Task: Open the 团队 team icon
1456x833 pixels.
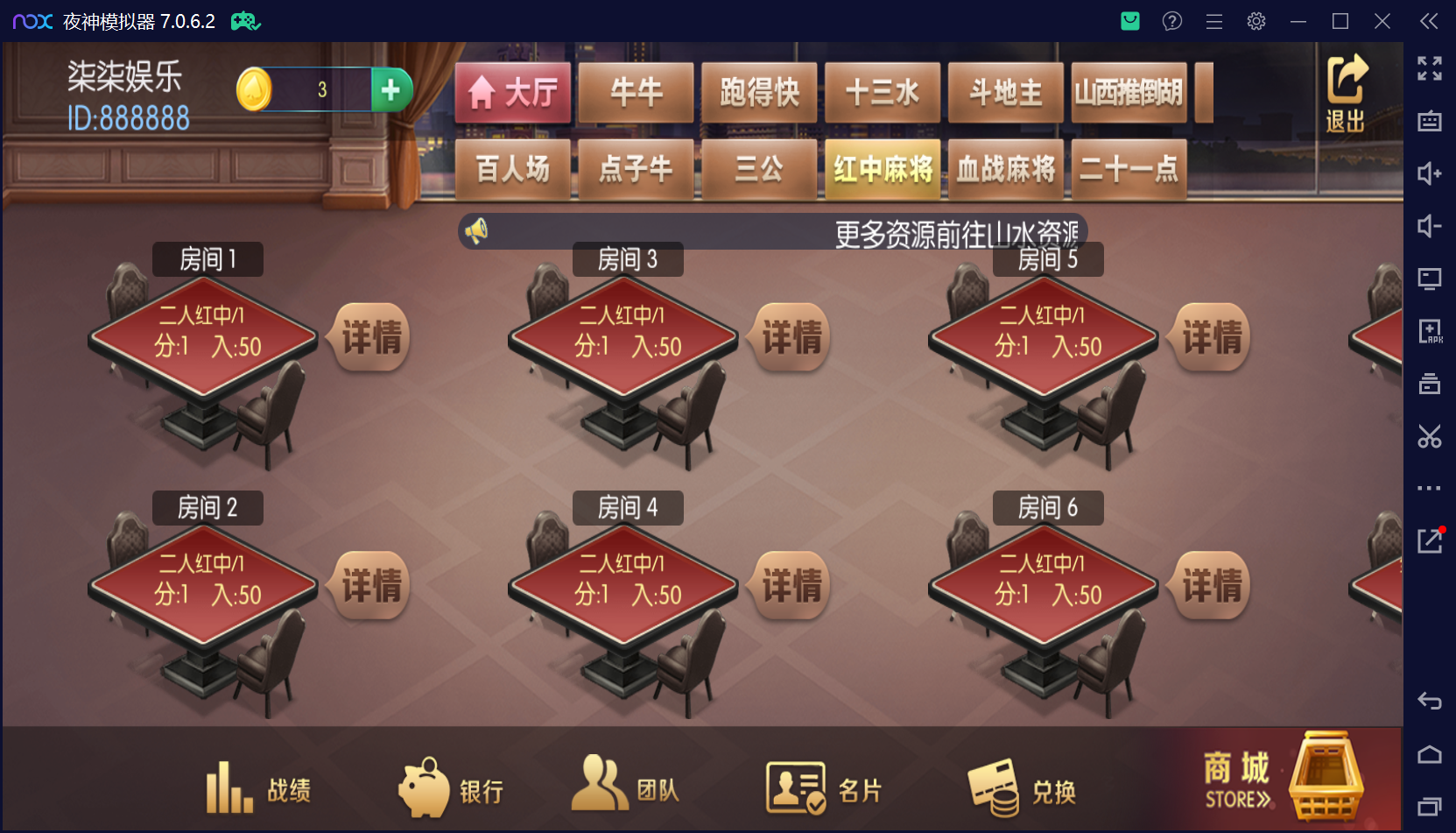Action: pos(599,787)
